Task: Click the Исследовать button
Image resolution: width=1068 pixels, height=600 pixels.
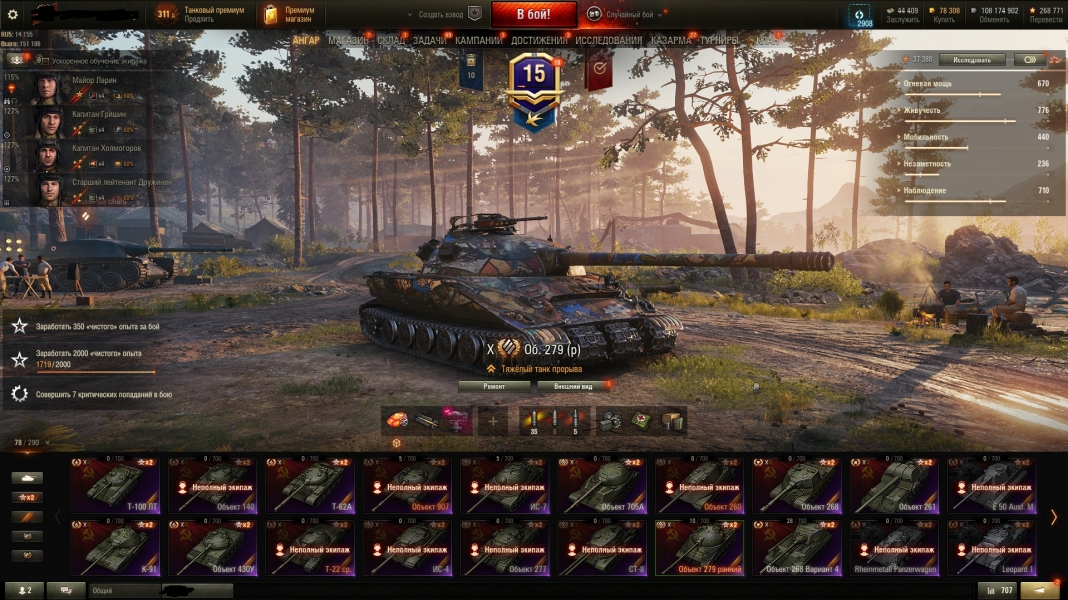Action: (971, 60)
